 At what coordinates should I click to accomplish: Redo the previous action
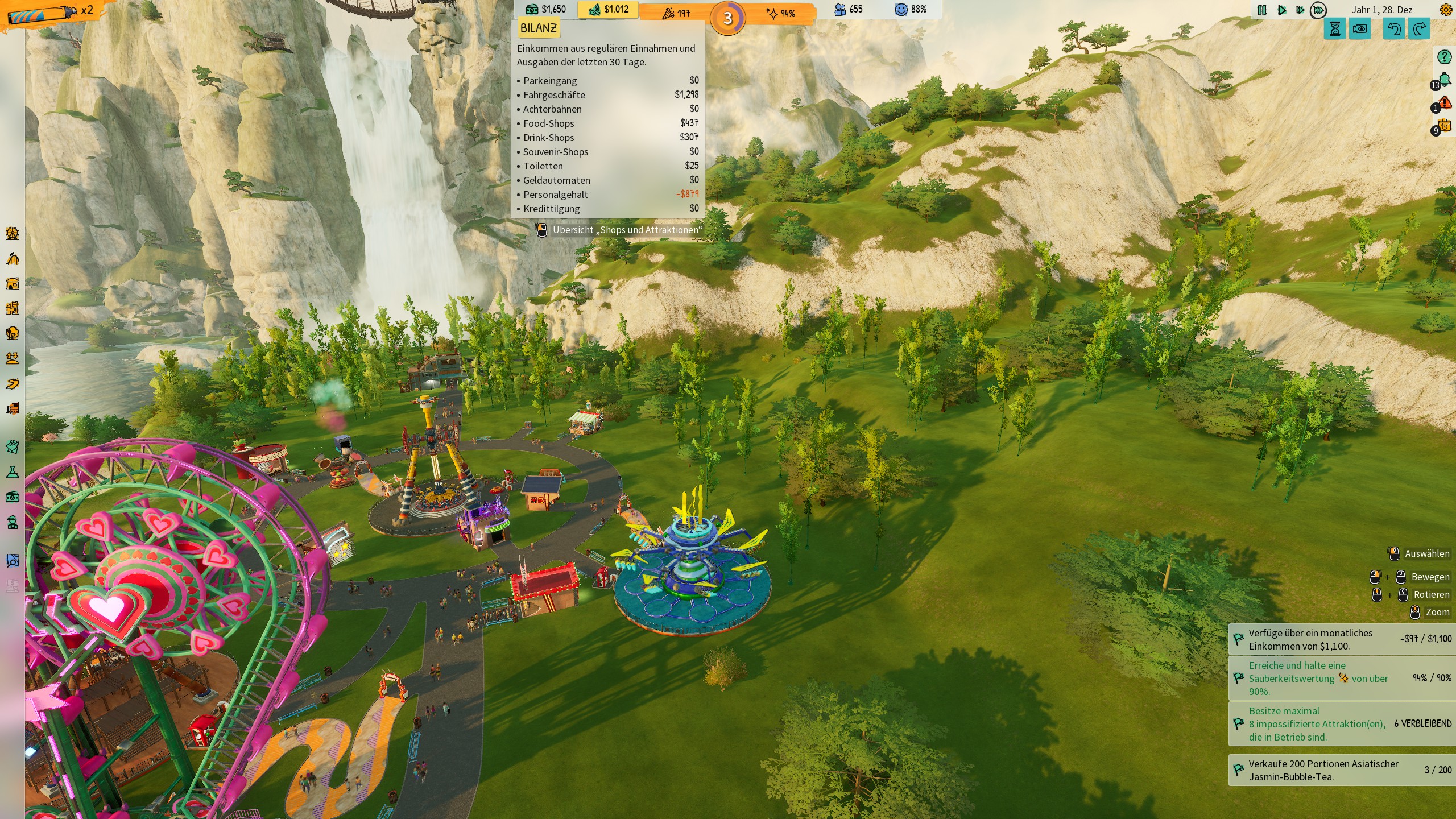click(1419, 29)
